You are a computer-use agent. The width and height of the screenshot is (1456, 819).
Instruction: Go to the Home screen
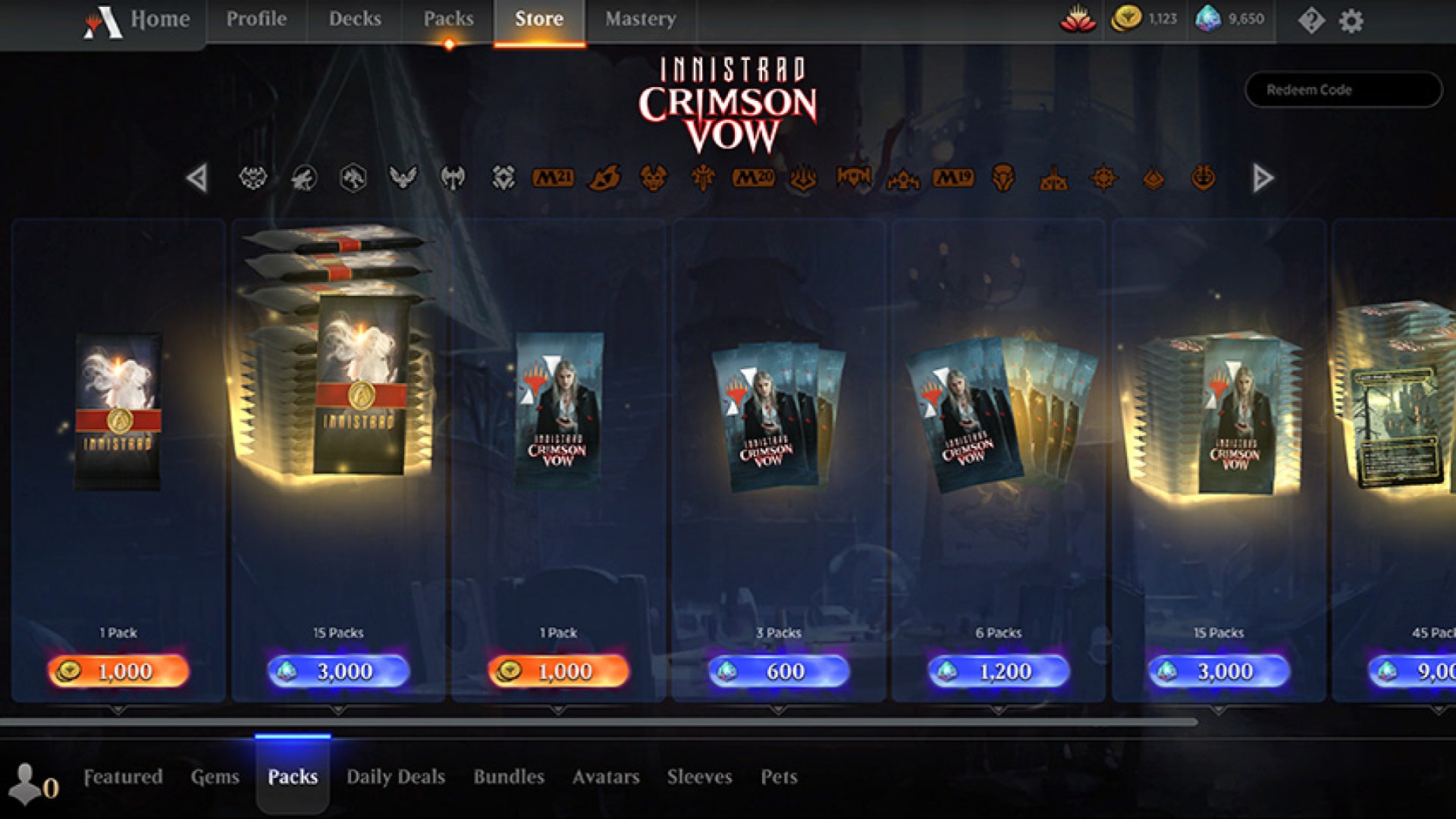click(x=159, y=19)
